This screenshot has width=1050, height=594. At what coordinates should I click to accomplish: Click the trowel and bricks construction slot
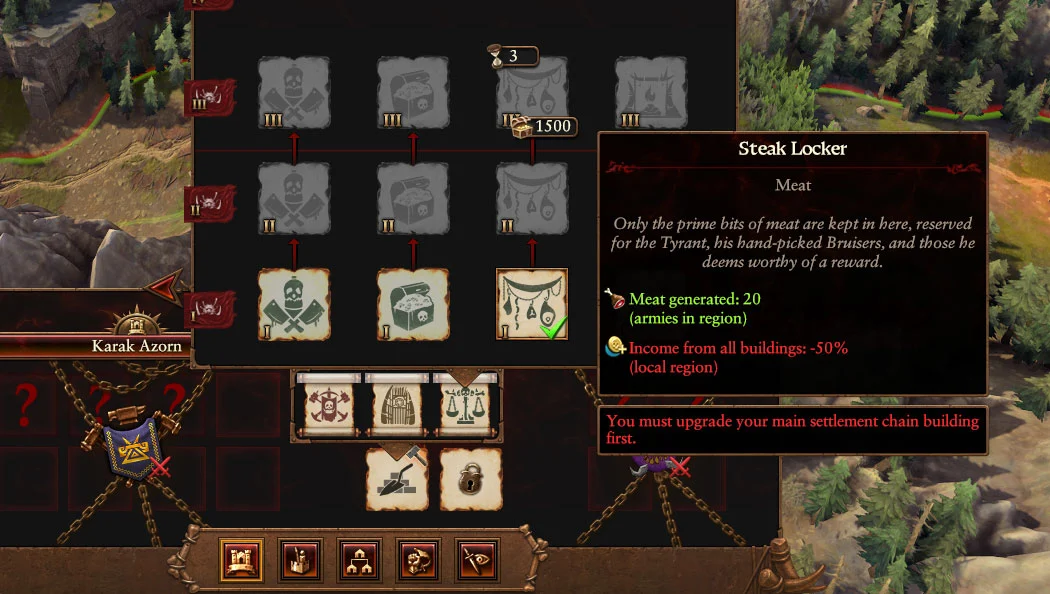coord(397,478)
